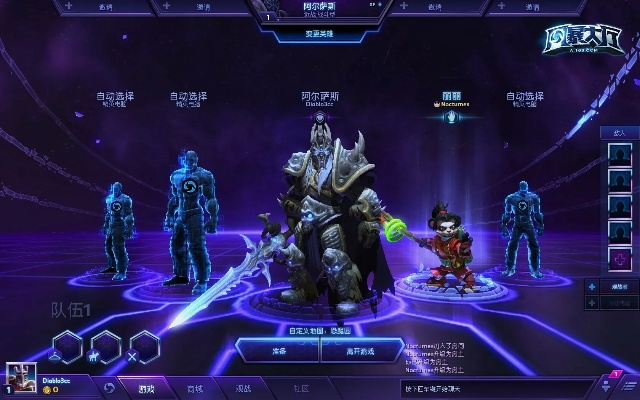Click the Leave Game (离开游戏) button

point(363,351)
